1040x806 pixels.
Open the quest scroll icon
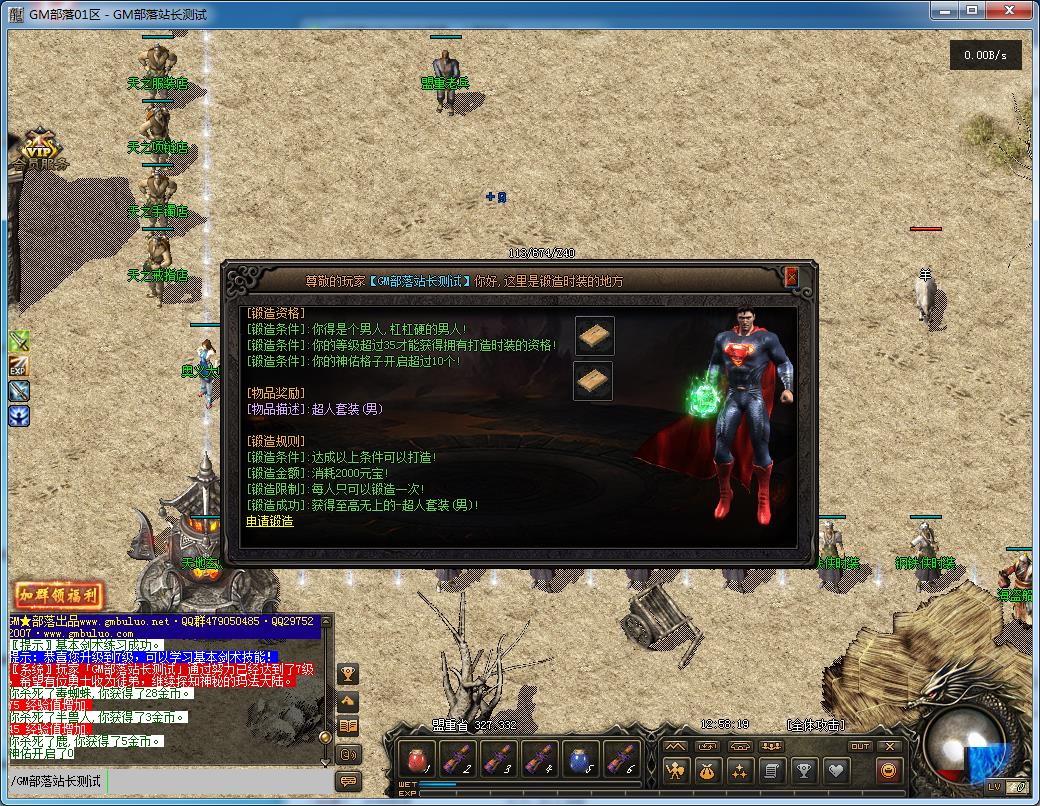point(770,771)
